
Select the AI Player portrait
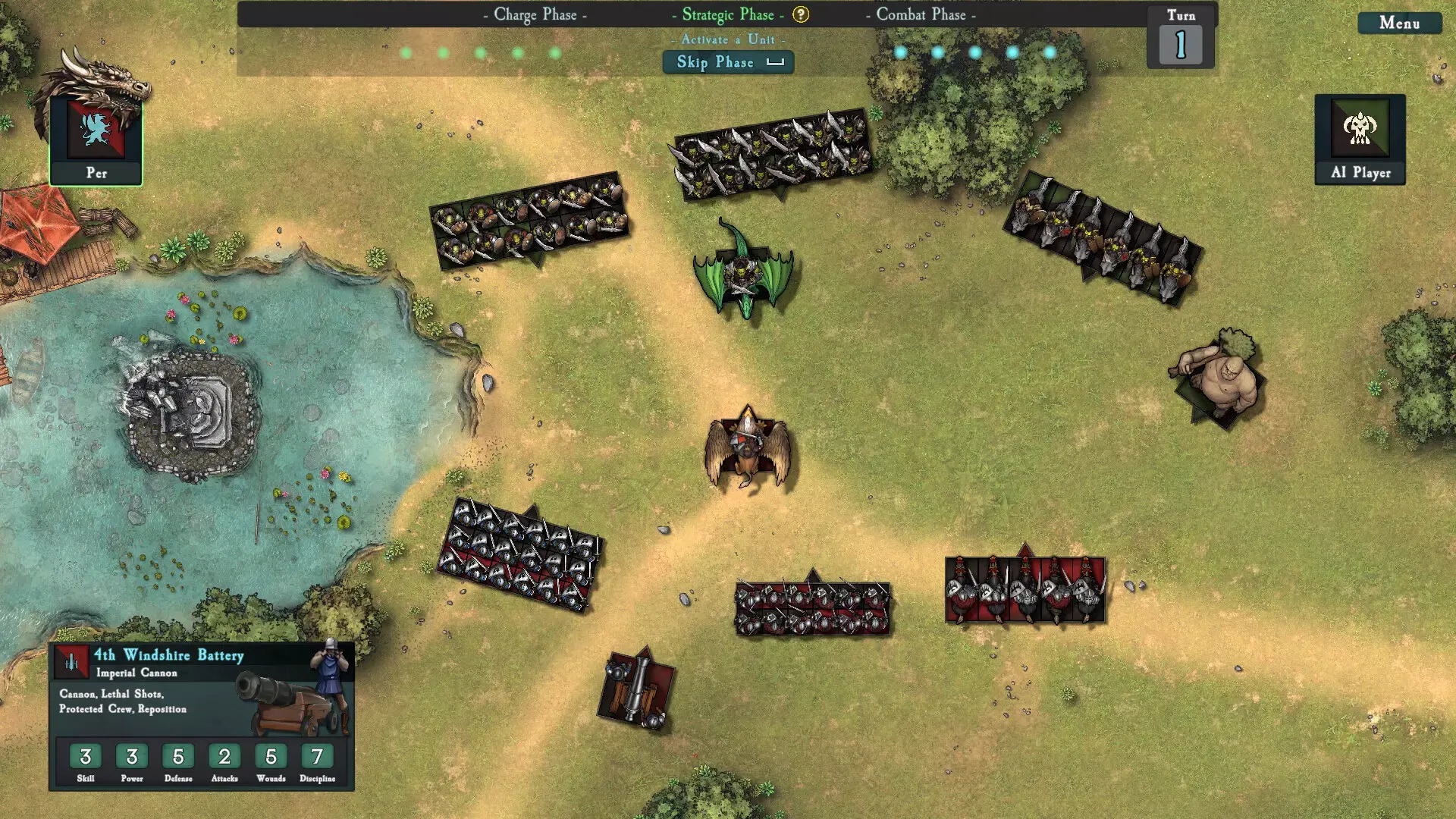1360,138
